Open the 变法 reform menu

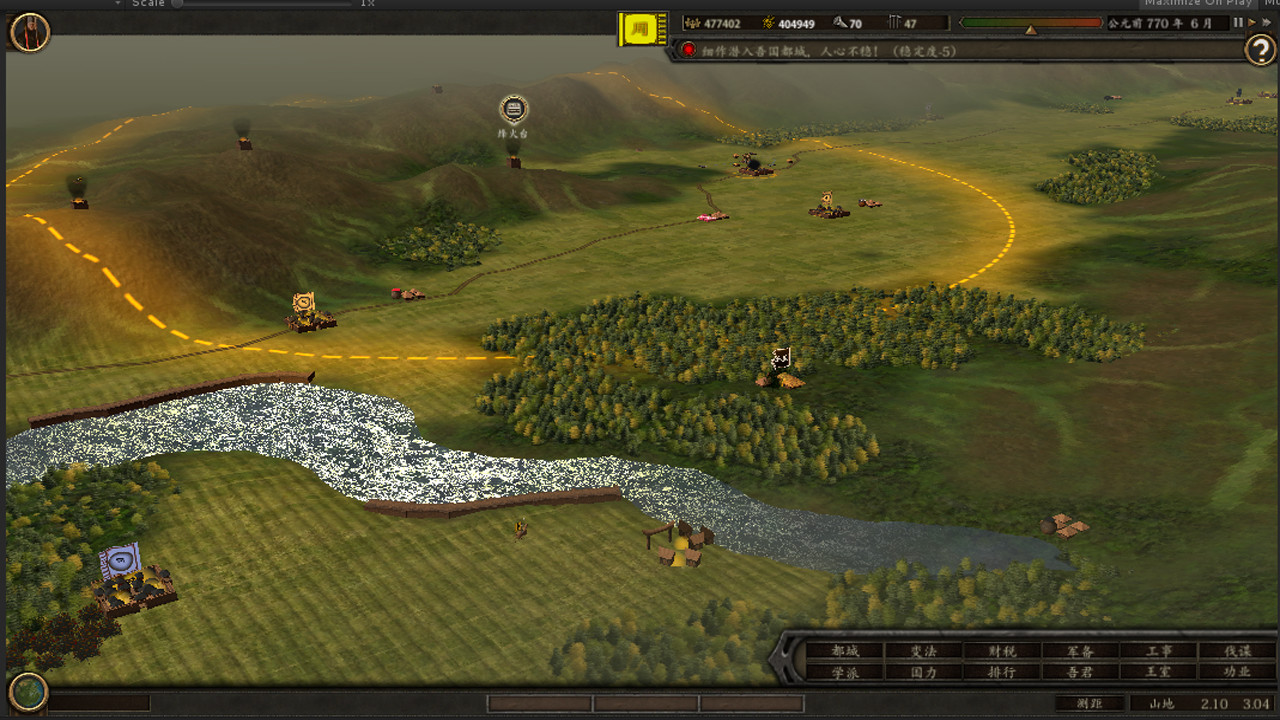pos(923,651)
